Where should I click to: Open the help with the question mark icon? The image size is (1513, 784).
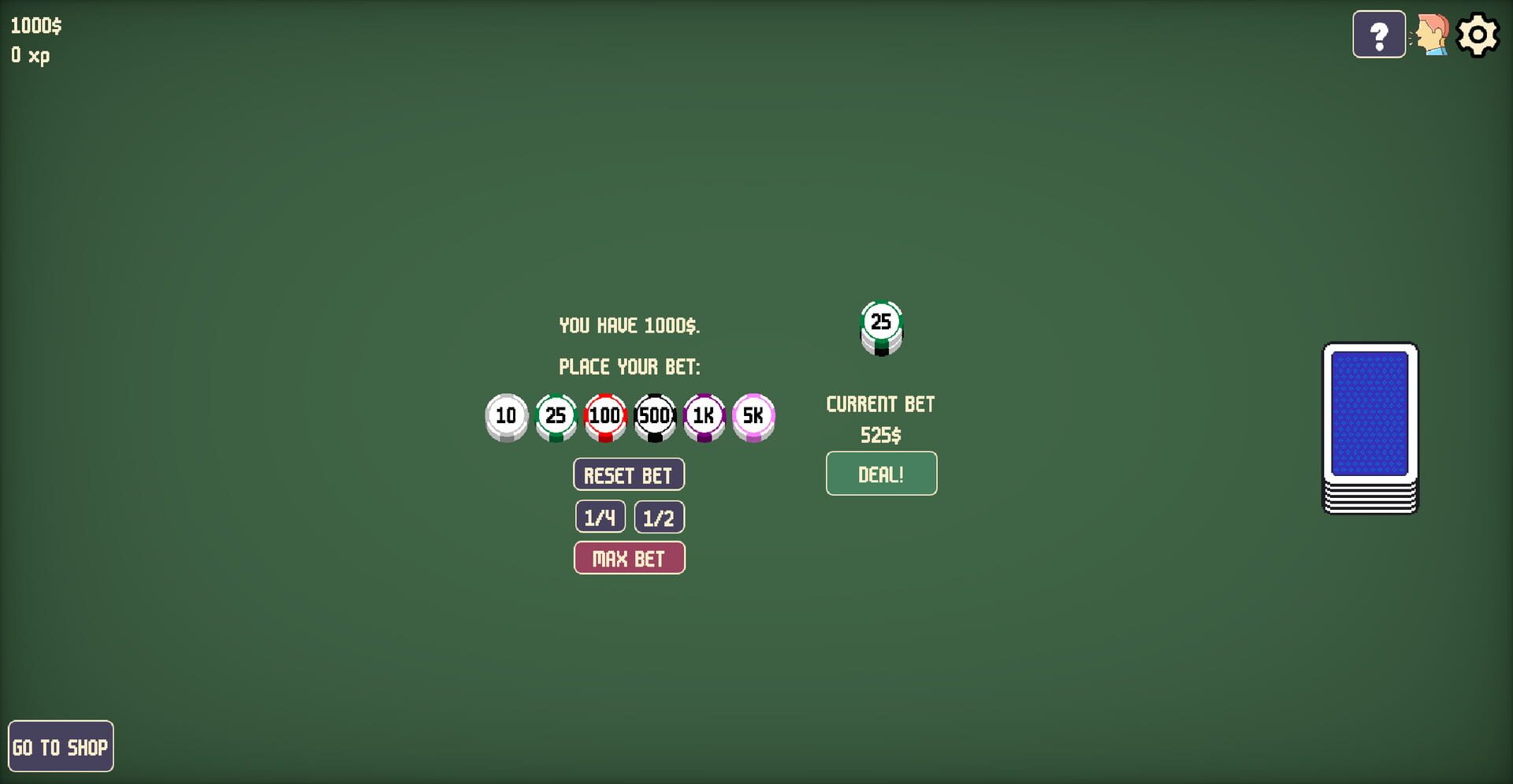(1379, 34)
